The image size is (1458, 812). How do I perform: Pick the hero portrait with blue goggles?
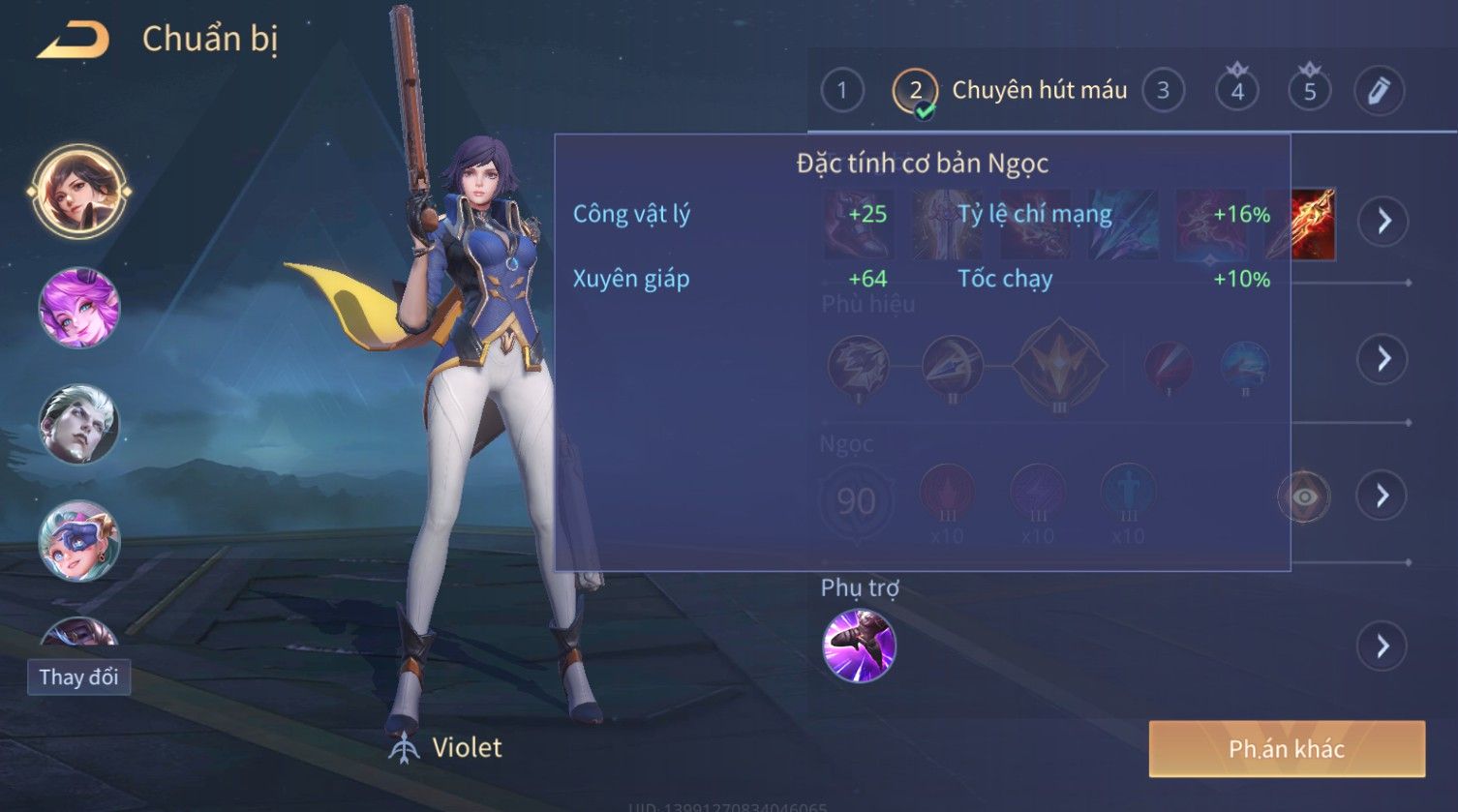click(78, 540)
